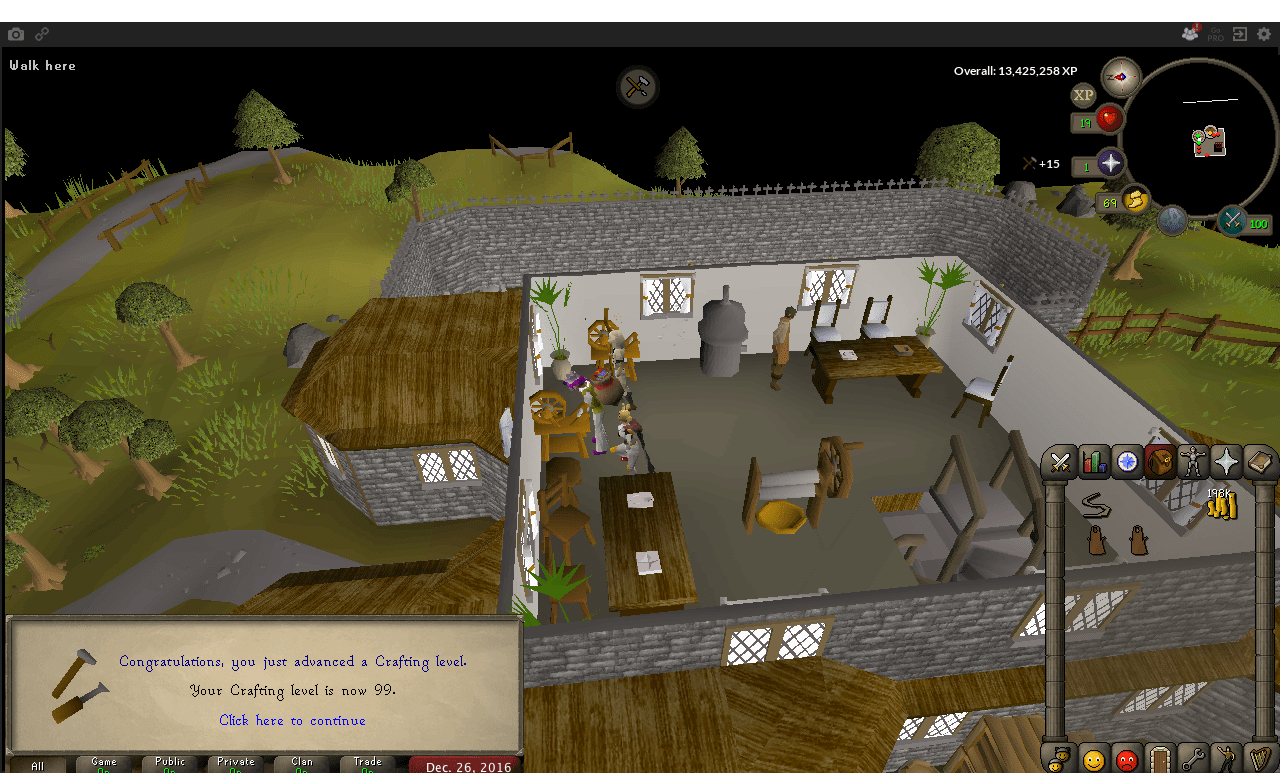Open the Magic spellbook icon
The image size is (1280, 773).
pos(1261,461)
